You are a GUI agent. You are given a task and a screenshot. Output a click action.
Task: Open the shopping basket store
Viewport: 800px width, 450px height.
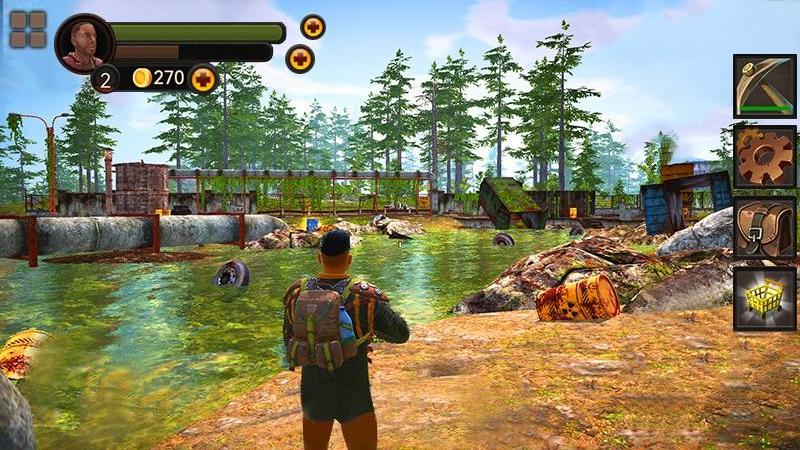[764, 298]
